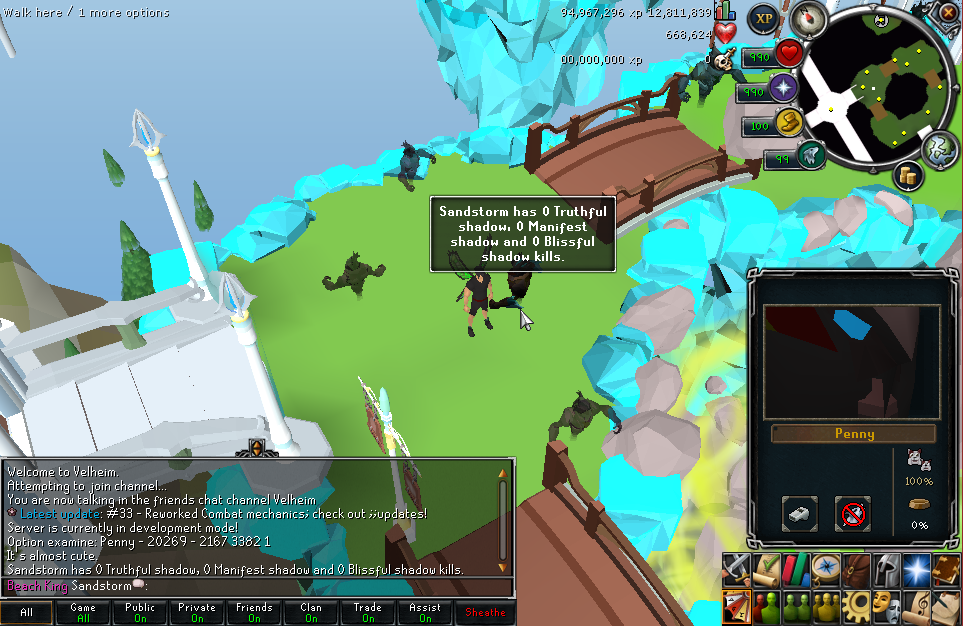Toggle the Public chat filter
The width and height of the screenshot is (963, 626).
click(140, 612)
